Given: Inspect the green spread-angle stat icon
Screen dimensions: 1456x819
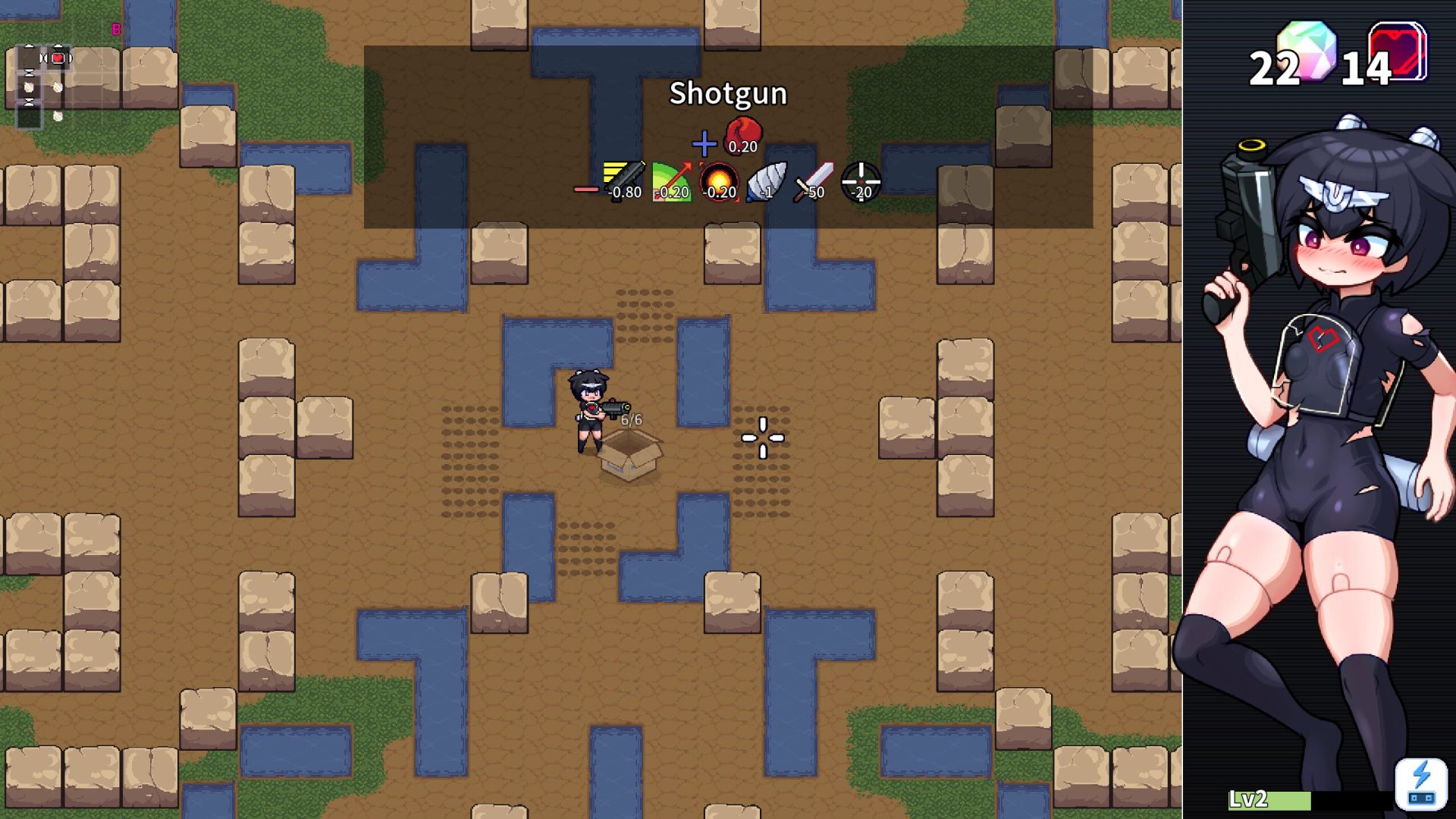Looking at the screenshot, I should [671, 181].
